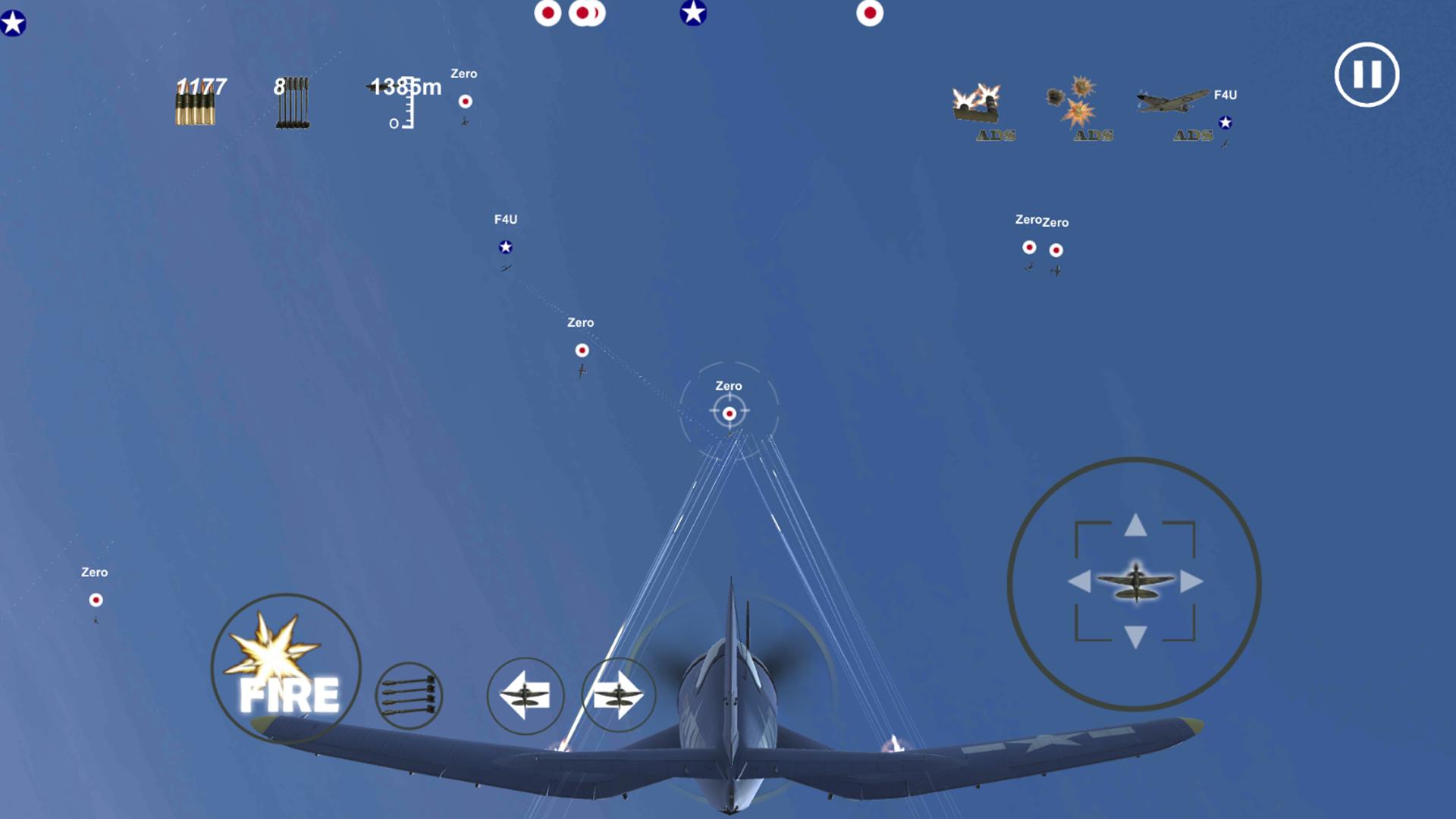
Task: Tap the Zero marker near the bottom-left
Action: point(96,599)
